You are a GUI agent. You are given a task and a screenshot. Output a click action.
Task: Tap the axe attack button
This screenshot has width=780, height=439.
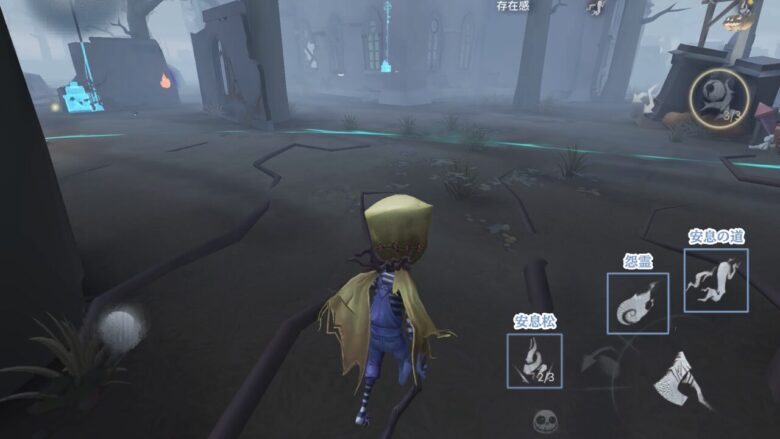[684, 379]
